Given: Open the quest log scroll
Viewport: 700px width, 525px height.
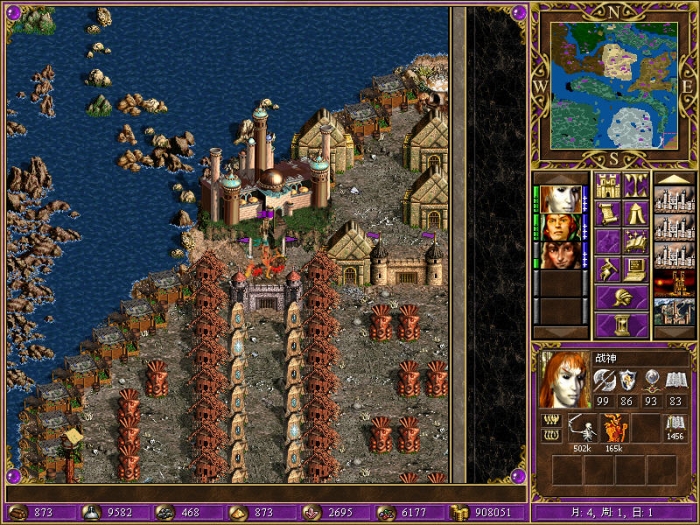Looking at the screenshot, I should tap(608, 214).
